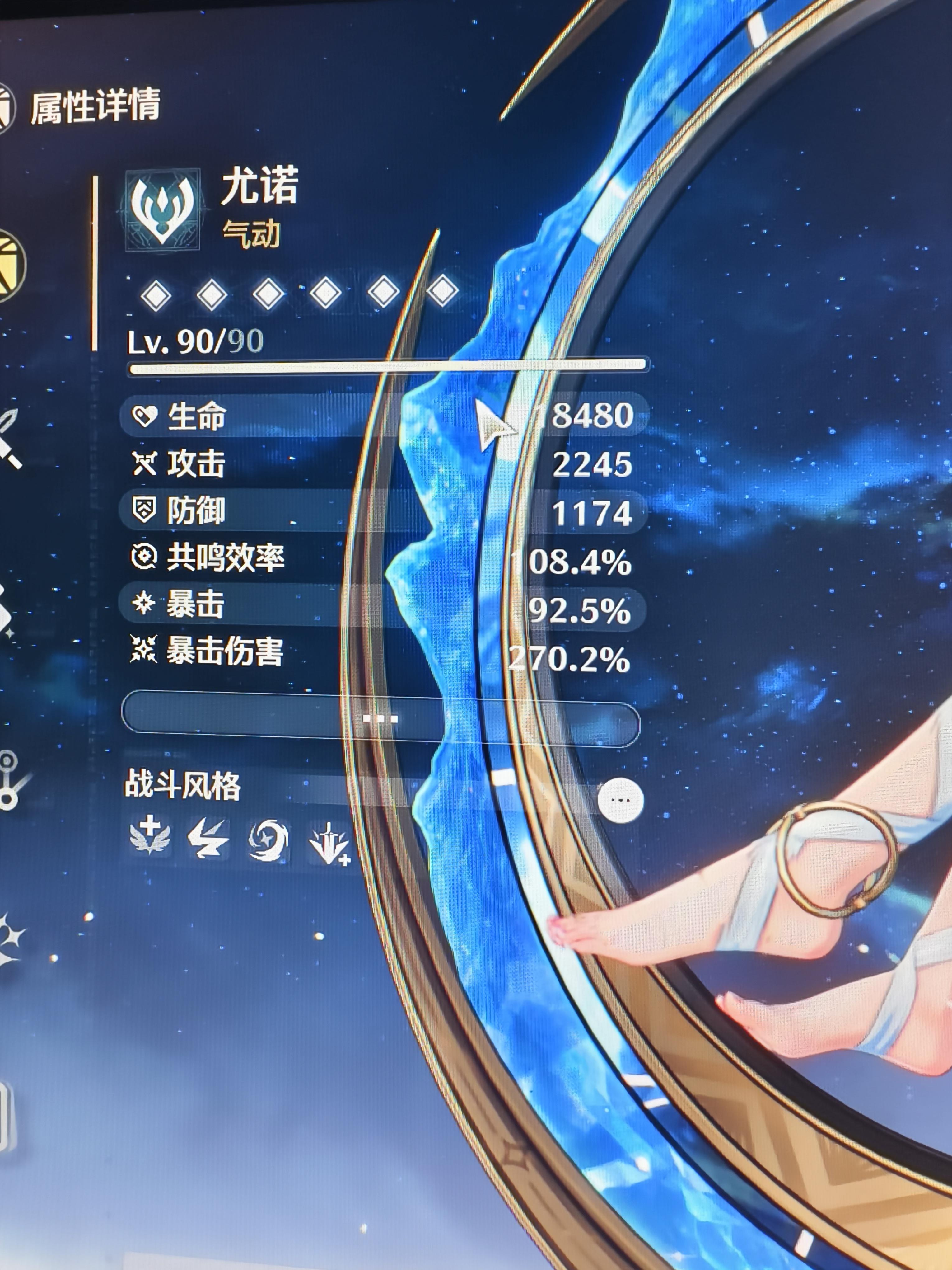Open the 属性详情 attribute details panel icon
Screen dimensions: 952x1270
coord(5,106)
